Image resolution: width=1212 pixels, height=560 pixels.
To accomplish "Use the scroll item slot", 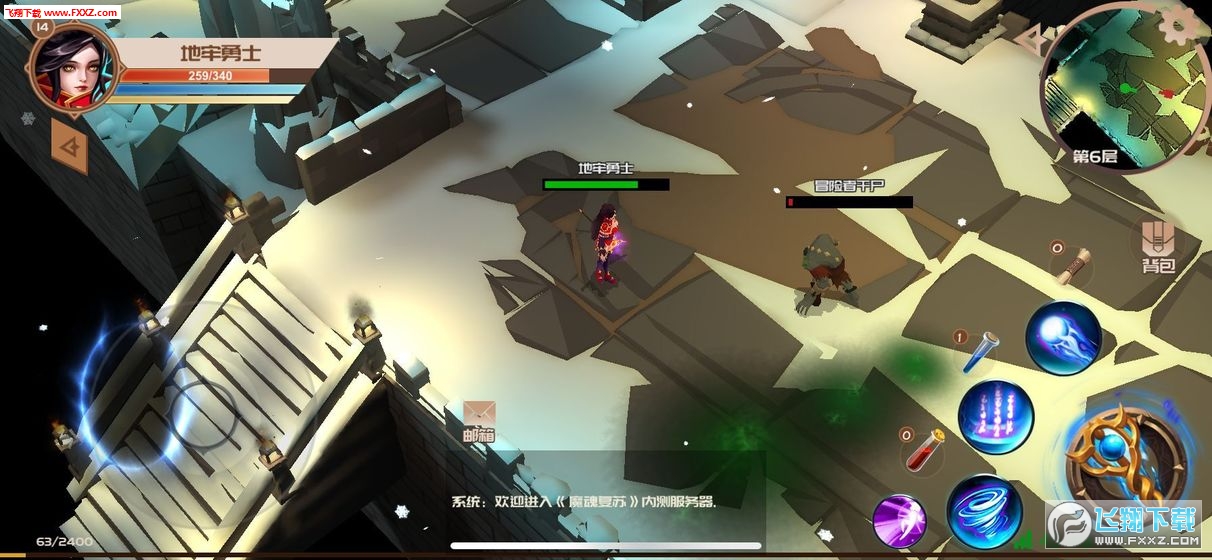I will [x=1074, y=263].
